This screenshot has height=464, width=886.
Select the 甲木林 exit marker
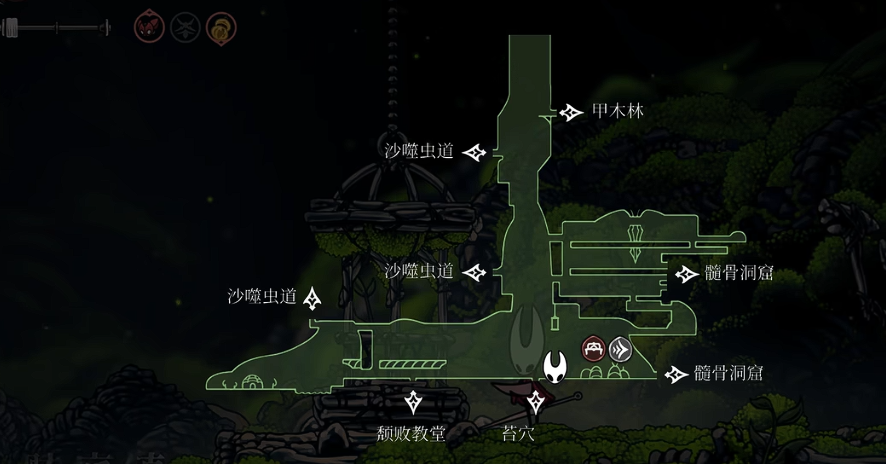571,112
